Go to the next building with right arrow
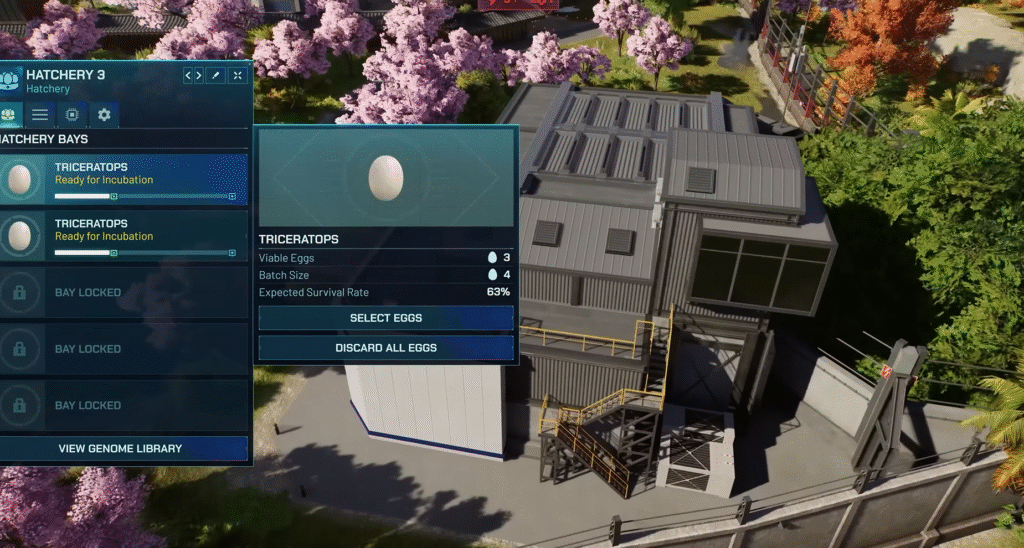Viewport: 1024px width, 548px height. click(199, 75)
